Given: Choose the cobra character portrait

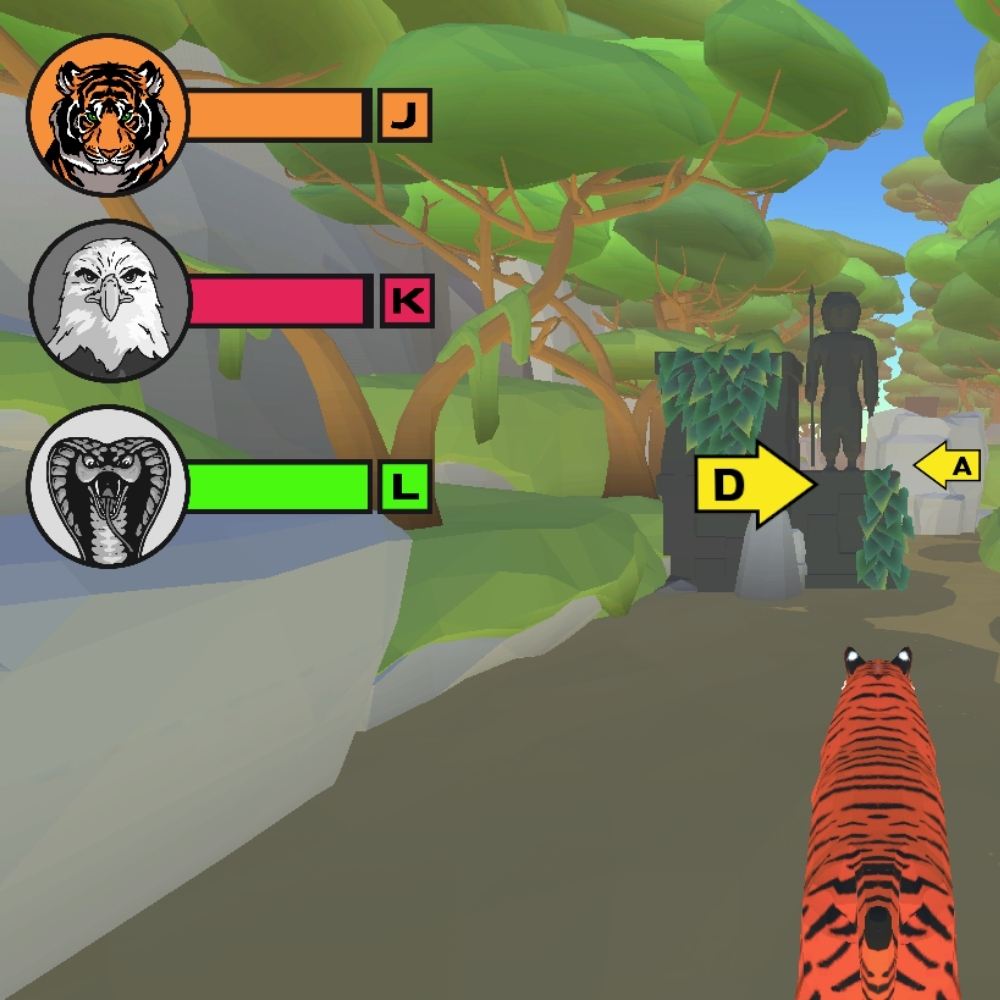Looking at the screenshot, I should [108, 487].
